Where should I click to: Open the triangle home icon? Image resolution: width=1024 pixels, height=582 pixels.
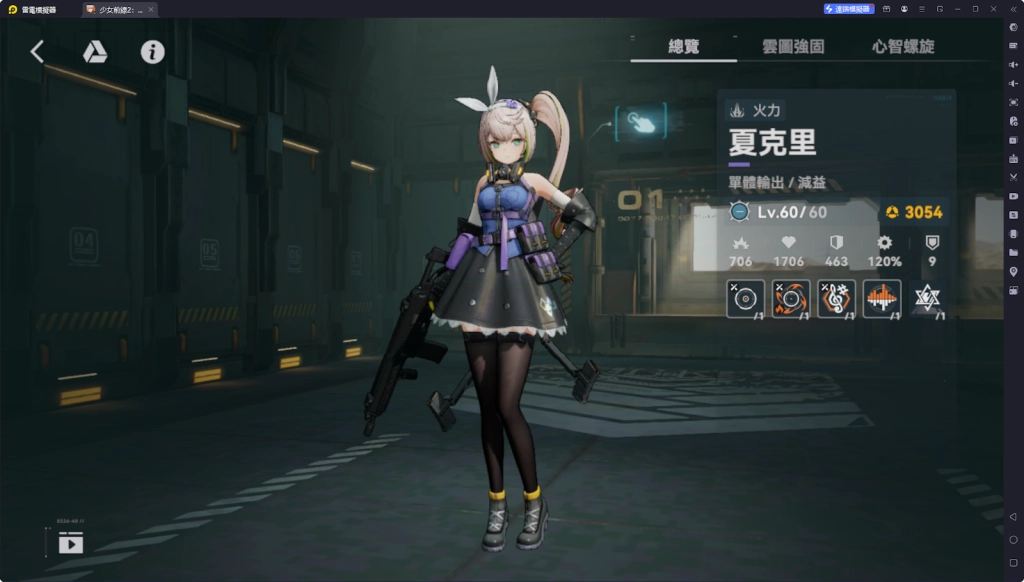pos(95,52)
